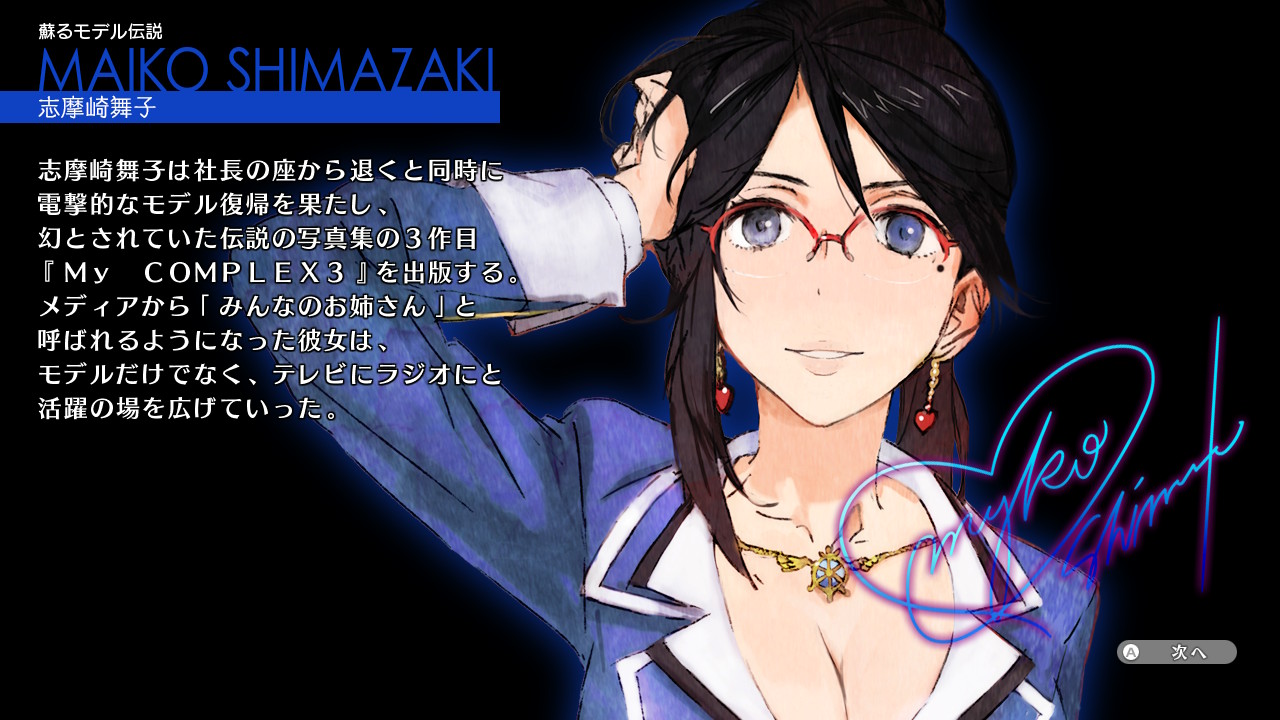
Task: Continue with the 次へ button
Action: [1177, 652]
